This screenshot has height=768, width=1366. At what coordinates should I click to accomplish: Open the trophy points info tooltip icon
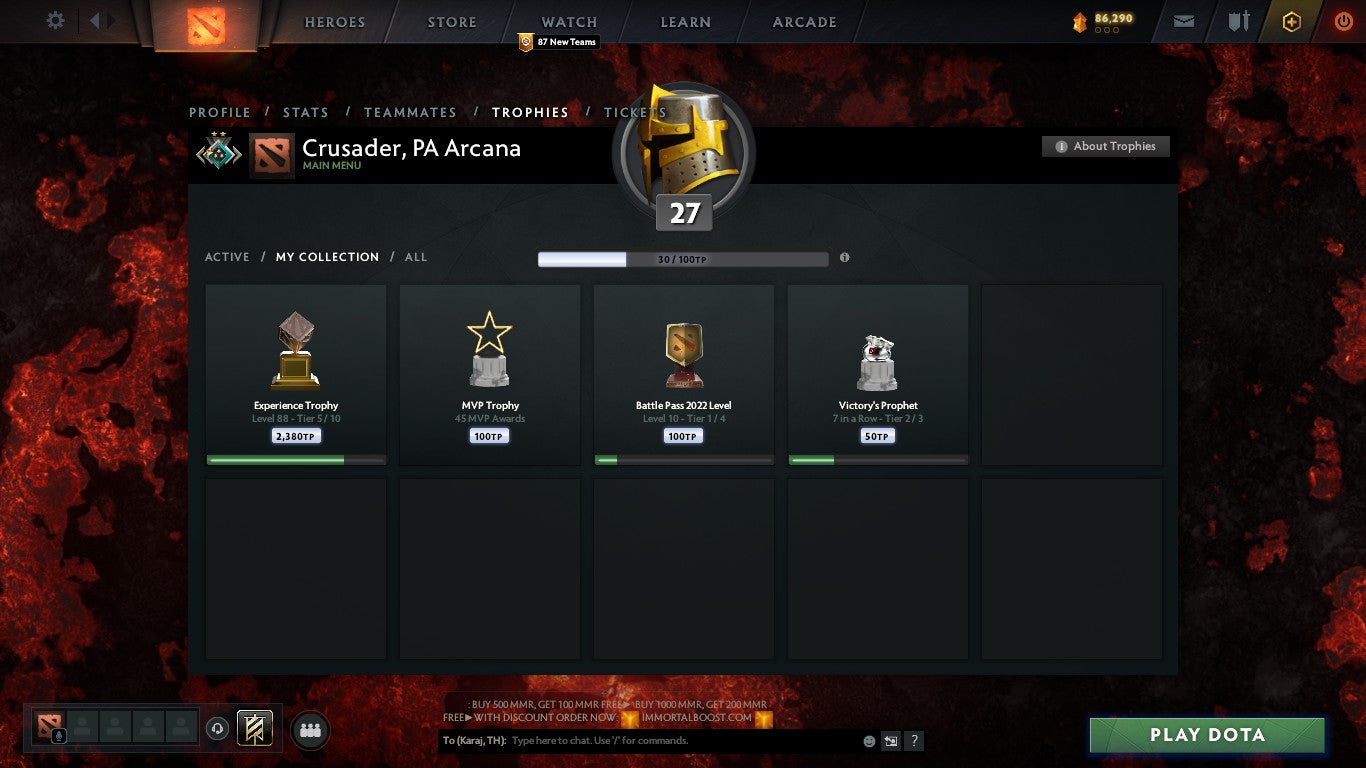(x=844, y=257)
